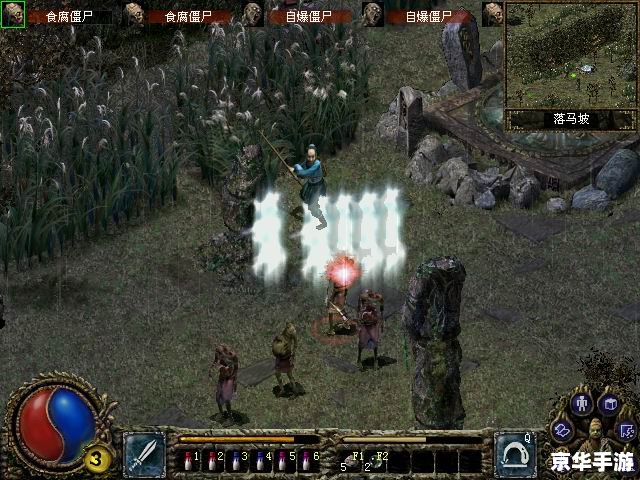Use the potion in belt slot 6

coord(307,461)
